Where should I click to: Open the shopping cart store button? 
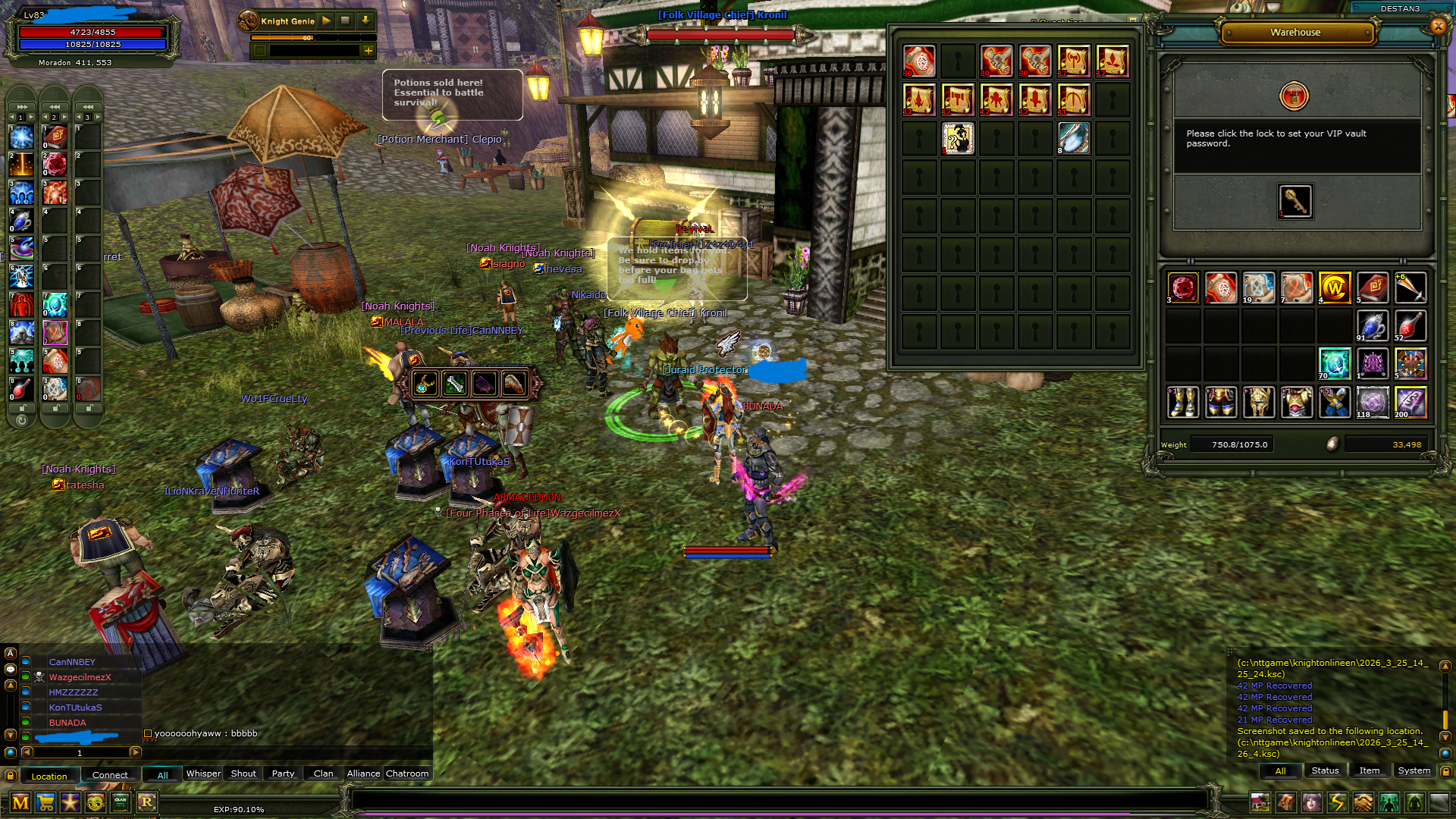(x=45, y=802)
